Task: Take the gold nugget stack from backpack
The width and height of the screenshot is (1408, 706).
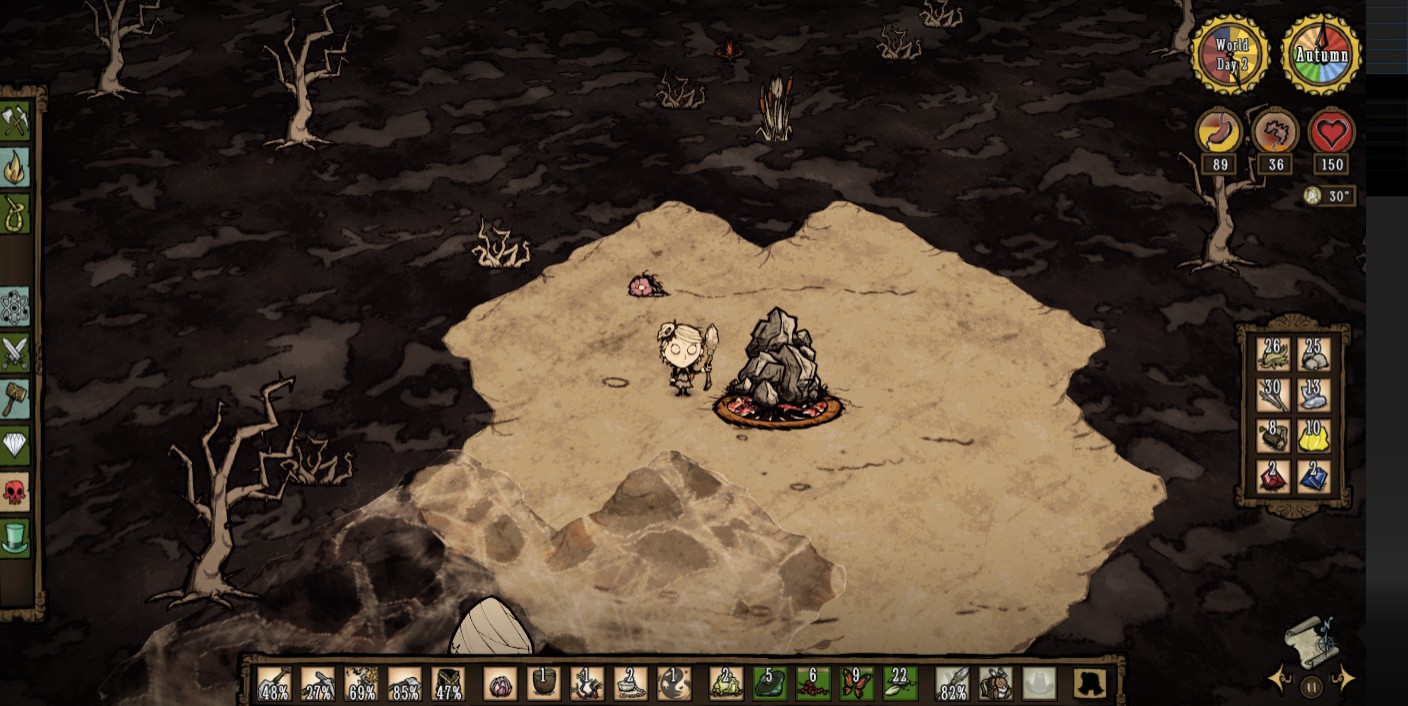Action: tap(1315, 435)
